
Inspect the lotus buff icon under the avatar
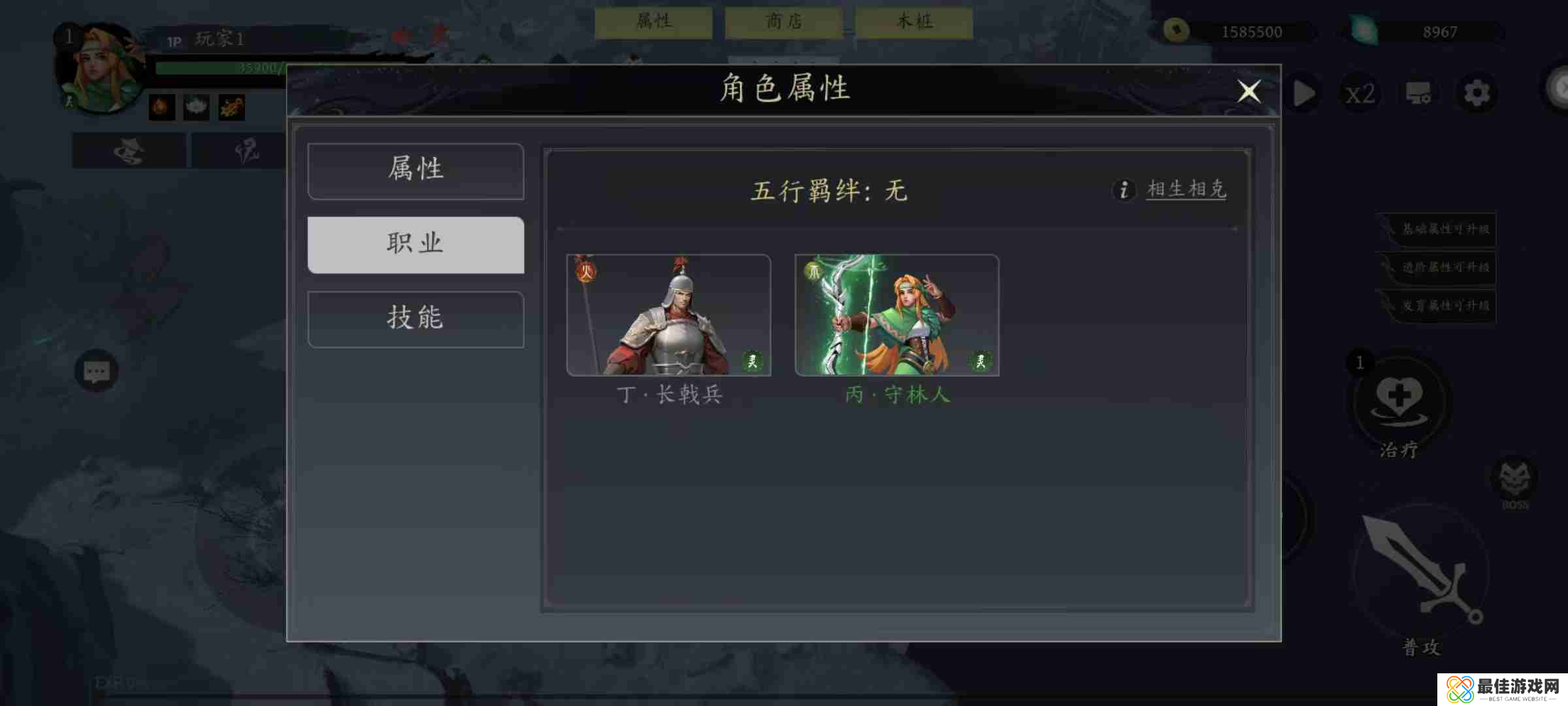(196, 107)
